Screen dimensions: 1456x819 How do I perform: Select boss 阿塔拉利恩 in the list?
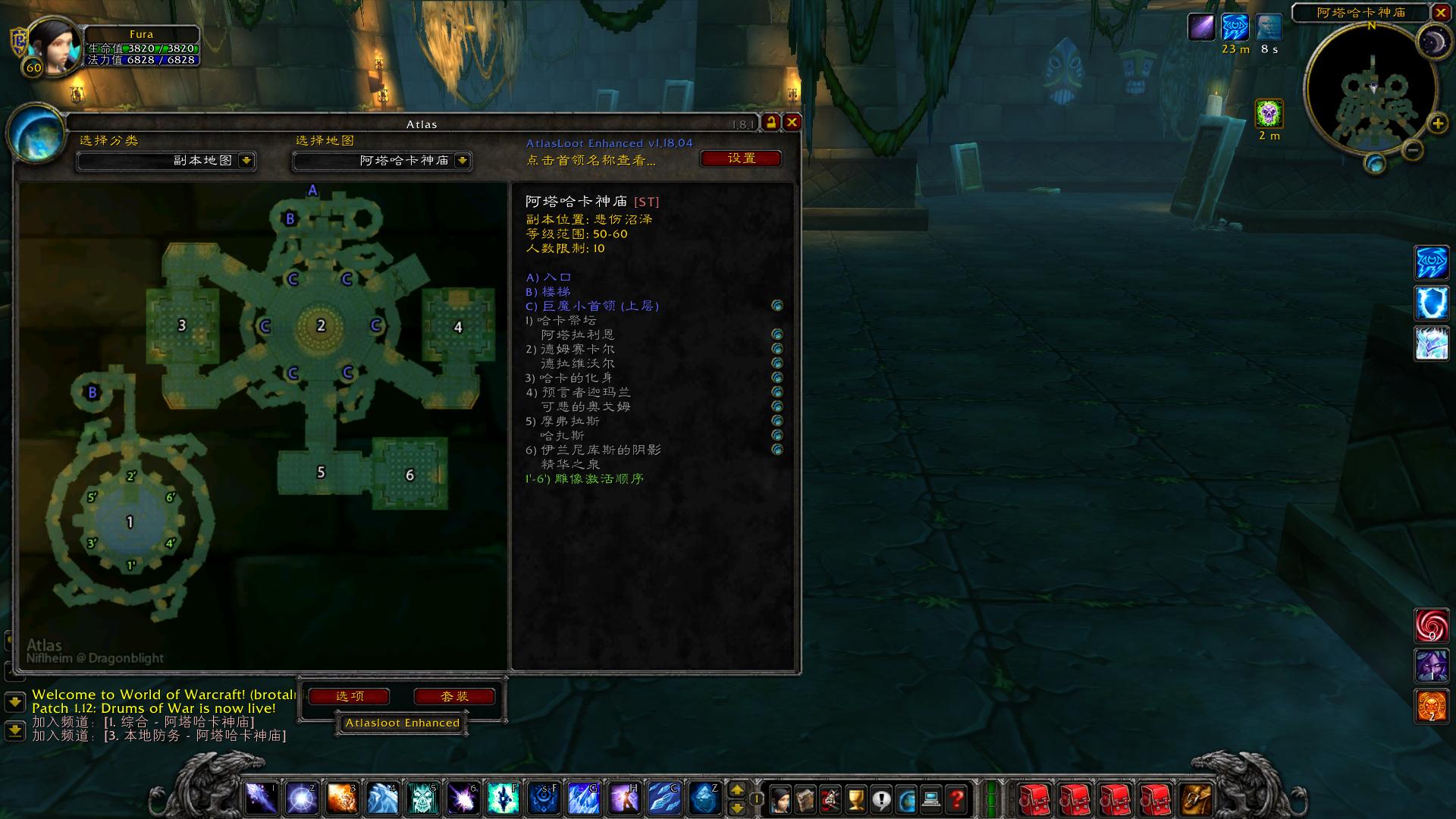[x=577, y=334]
